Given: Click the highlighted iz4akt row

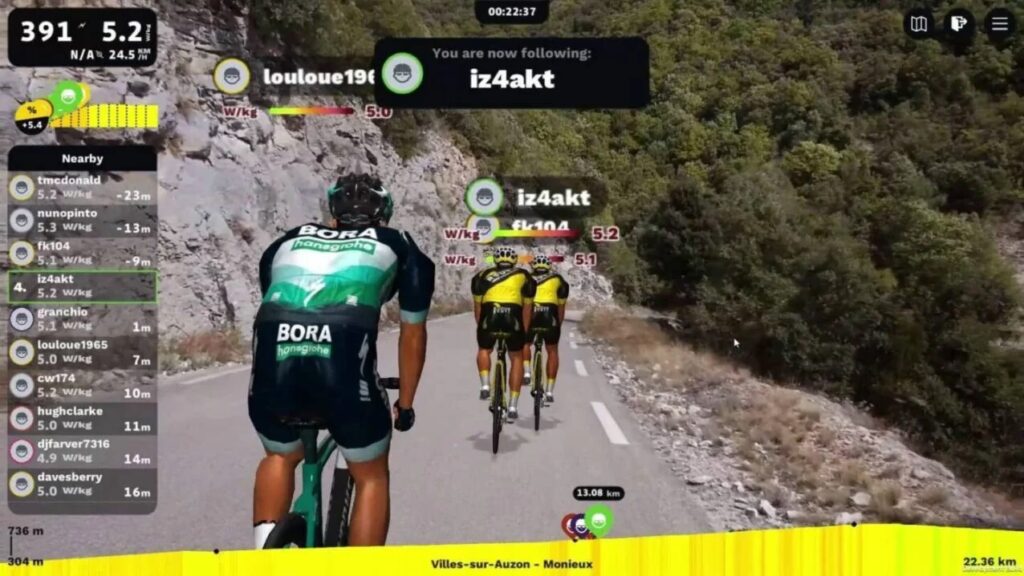Looking at the screenshot, I should pyautogui.click(x=82, y=287).
